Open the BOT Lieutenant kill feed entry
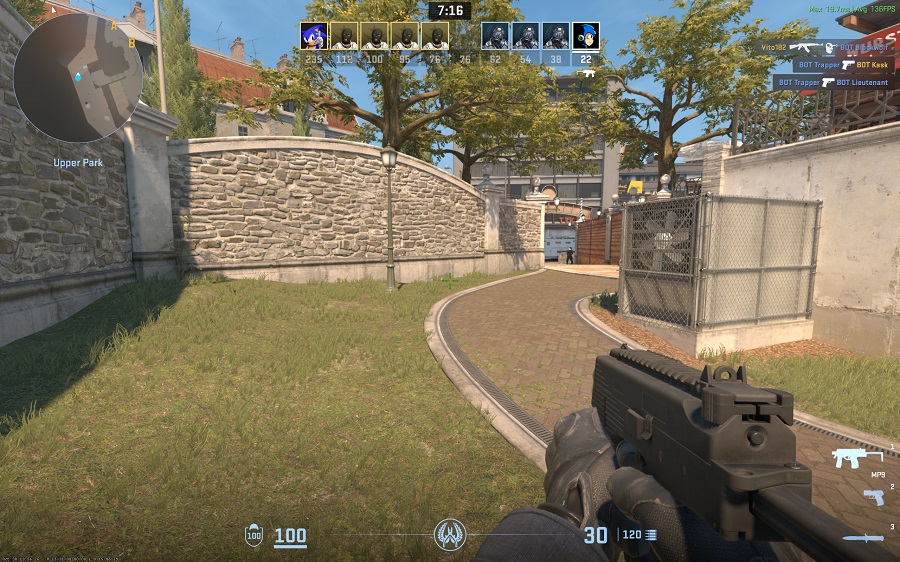The height and width of the screenshot is (562, 900). (833, 82)
